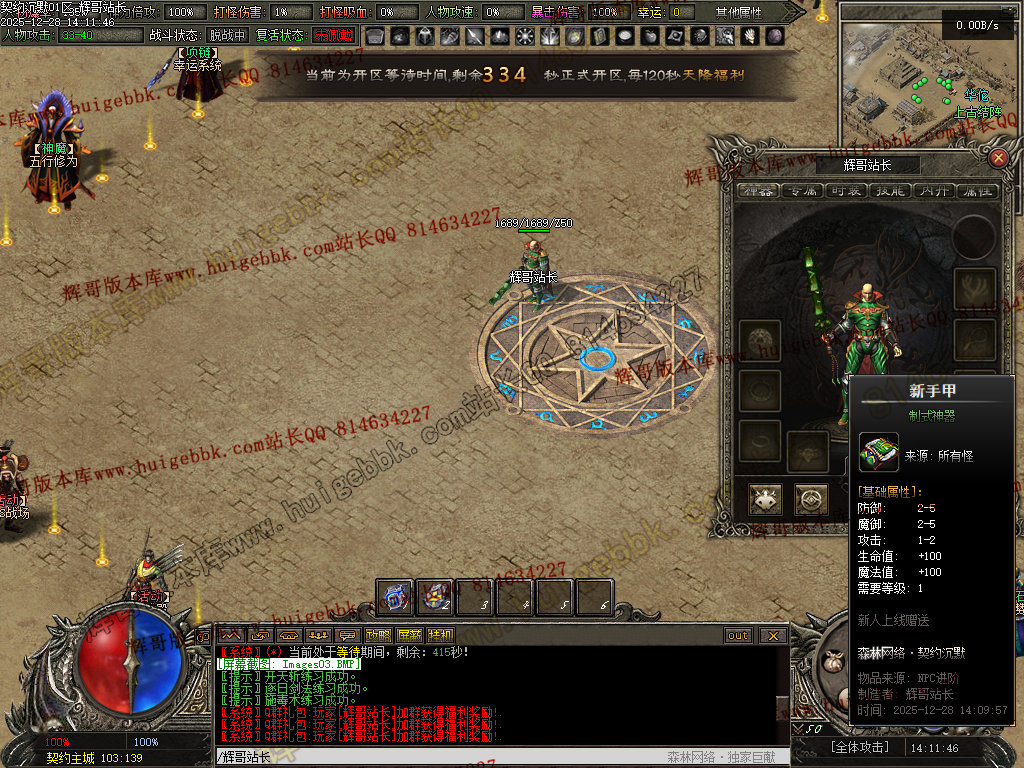Close the character equipment panel
This screenshot has height=768, width=1024.
coord(997,158)
